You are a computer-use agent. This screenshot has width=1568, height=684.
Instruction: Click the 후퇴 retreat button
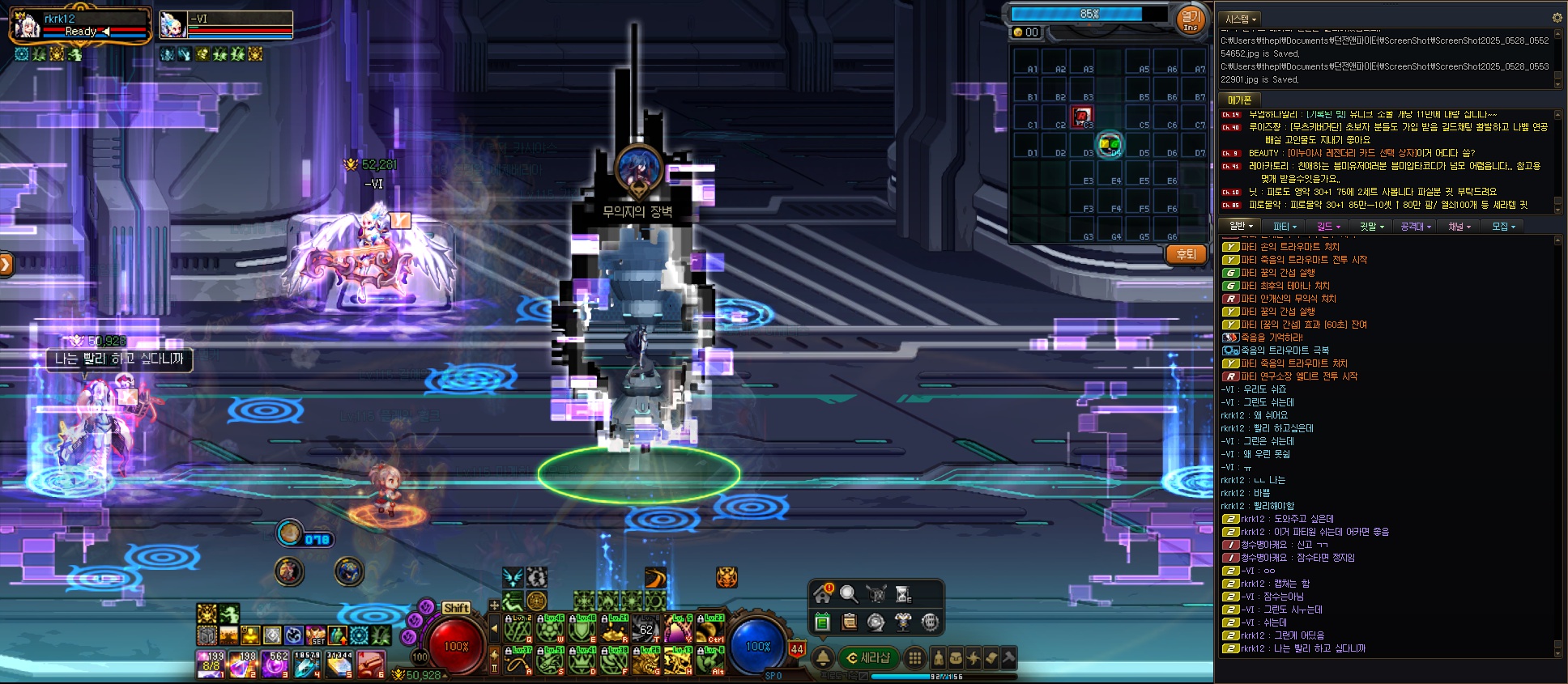tap(1186, 254)
